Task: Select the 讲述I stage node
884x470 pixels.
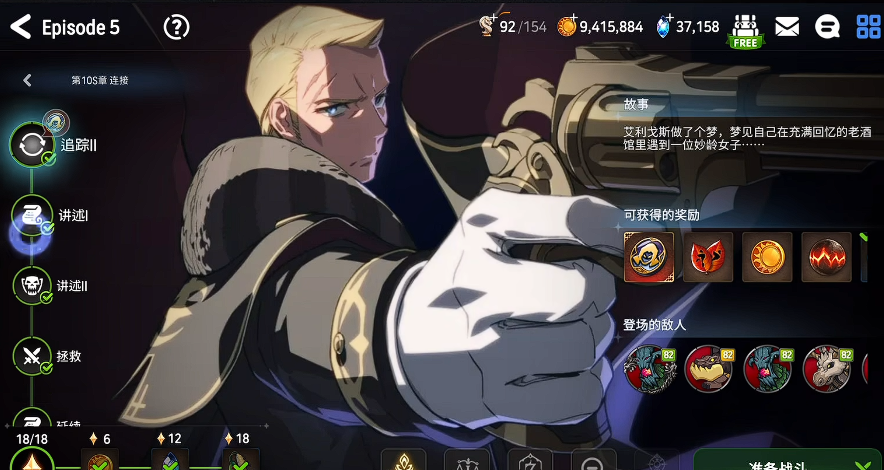Action: tap(32, 215)
